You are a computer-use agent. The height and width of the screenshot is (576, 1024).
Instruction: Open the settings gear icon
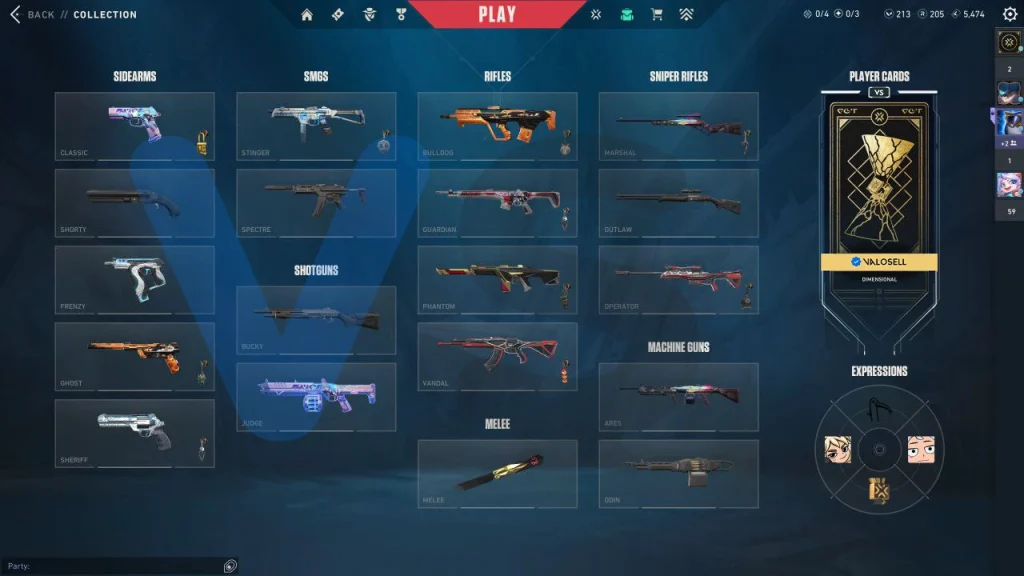1009,14
